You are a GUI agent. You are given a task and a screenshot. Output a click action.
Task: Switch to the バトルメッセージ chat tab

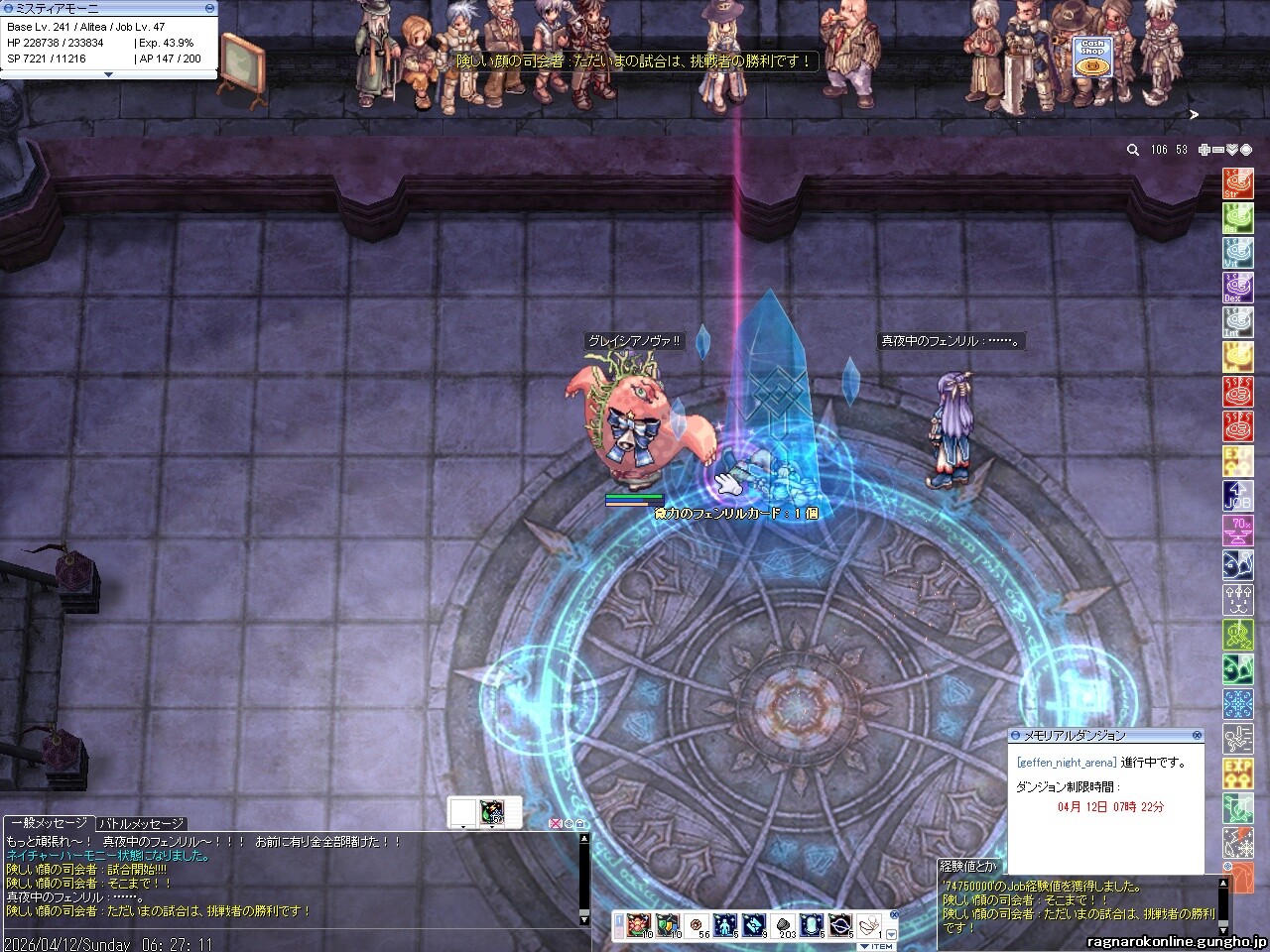point(141,823)
